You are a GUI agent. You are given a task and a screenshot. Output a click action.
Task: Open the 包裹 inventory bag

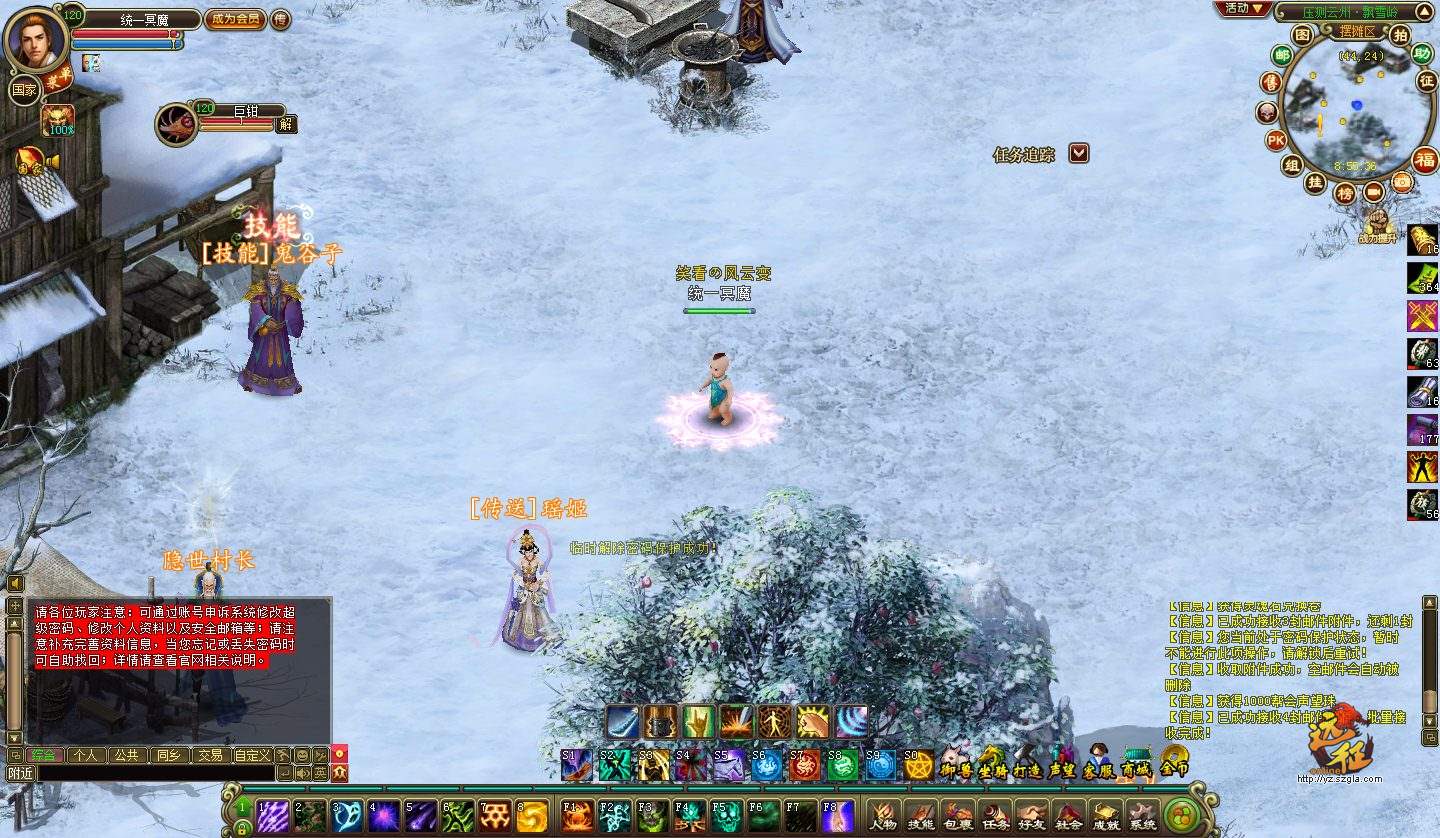tap(957, 816)
